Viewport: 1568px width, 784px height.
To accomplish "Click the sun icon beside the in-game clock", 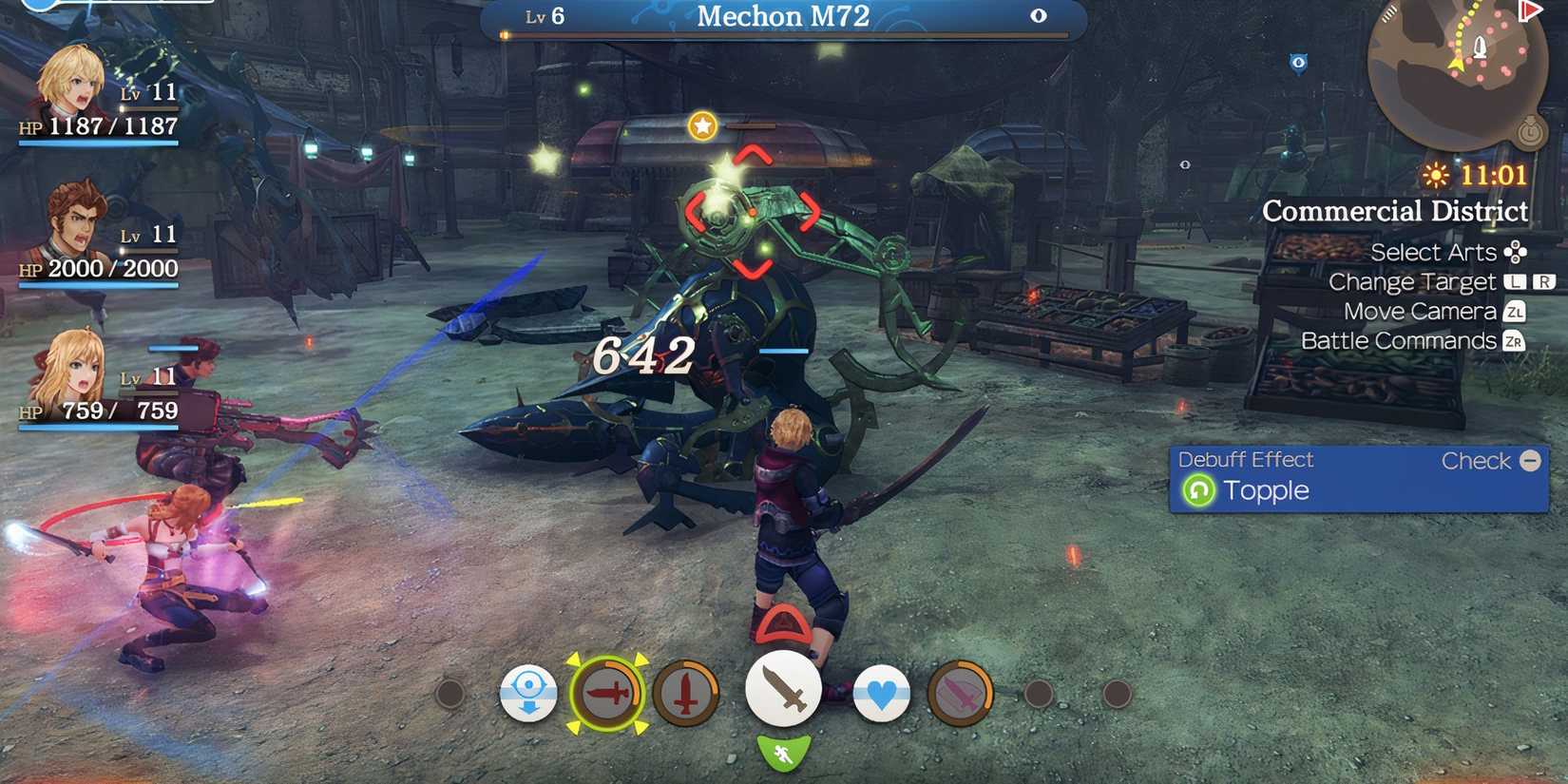I will click(1436, 175).
